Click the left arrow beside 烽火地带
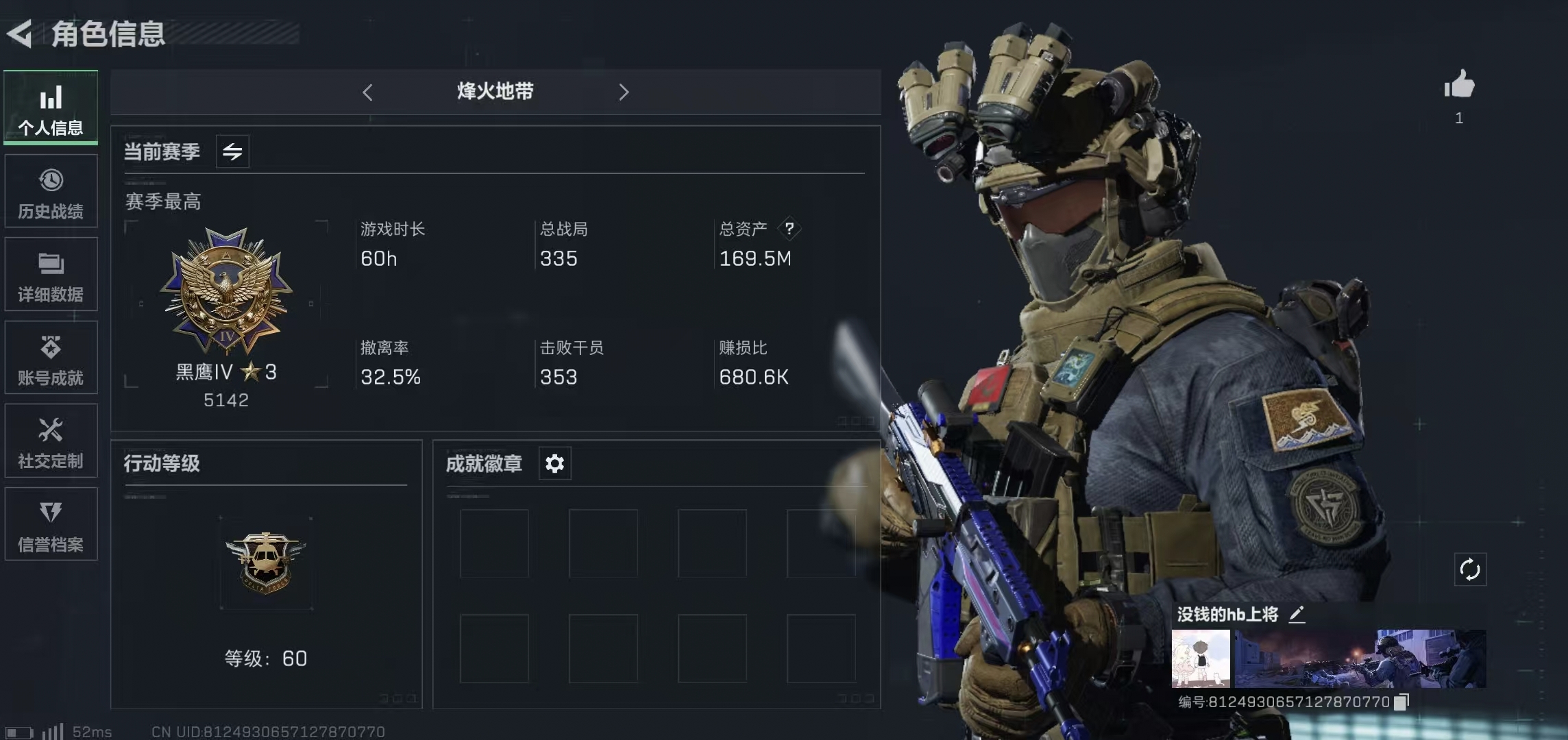Screen dimensions: 1568x740 click(368, 92)
